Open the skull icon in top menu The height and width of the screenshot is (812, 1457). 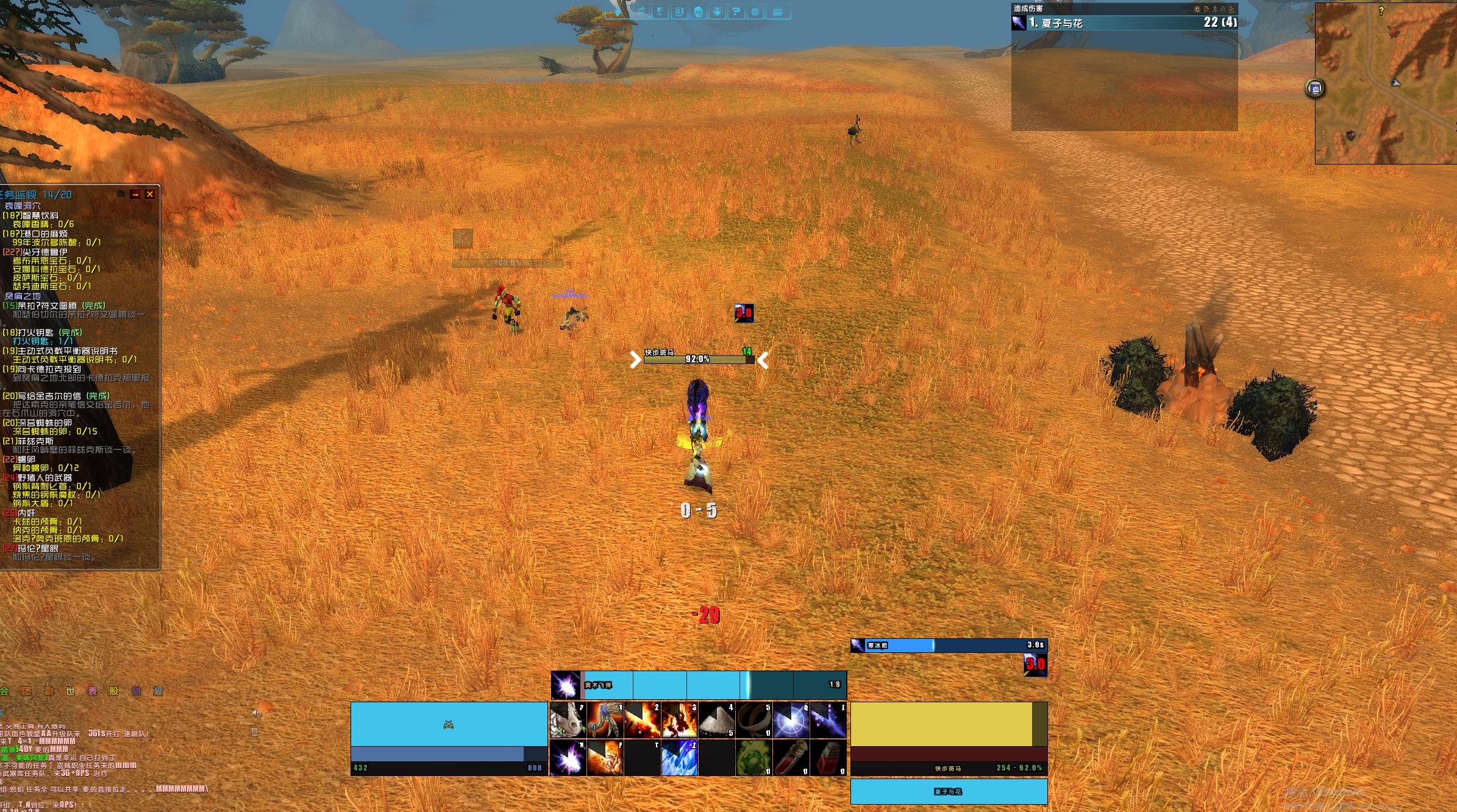coord(698,12)
